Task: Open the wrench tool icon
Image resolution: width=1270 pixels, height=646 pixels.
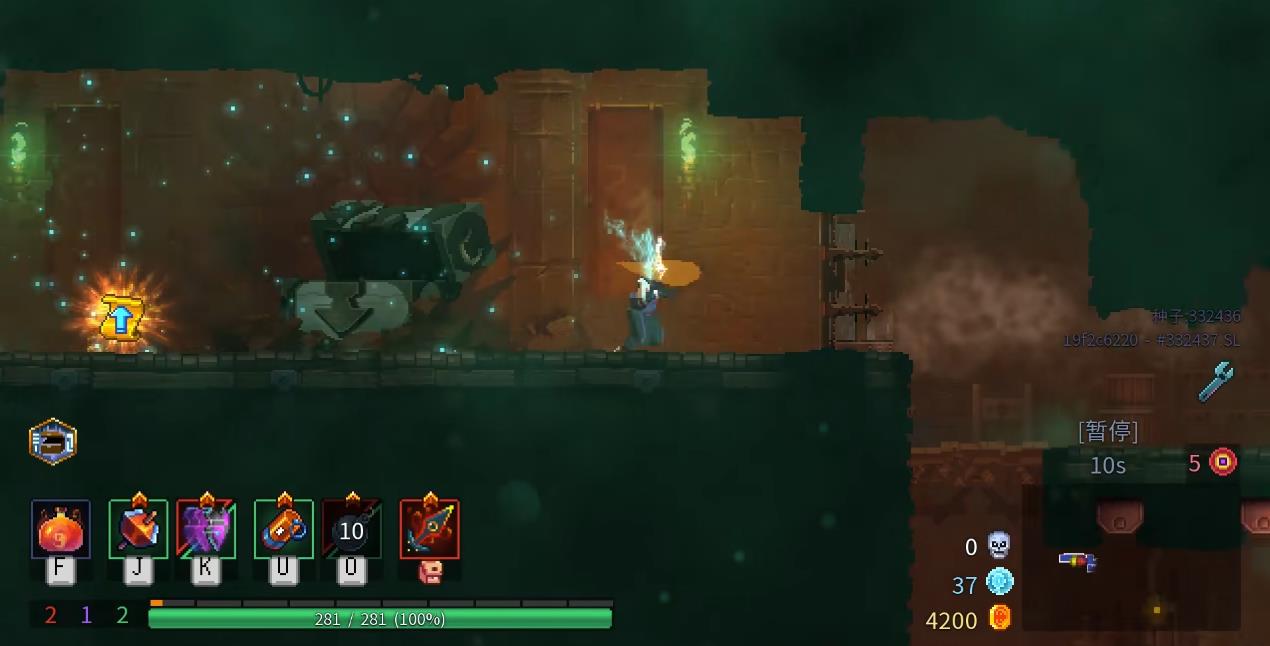Action: pos(1216,381)
